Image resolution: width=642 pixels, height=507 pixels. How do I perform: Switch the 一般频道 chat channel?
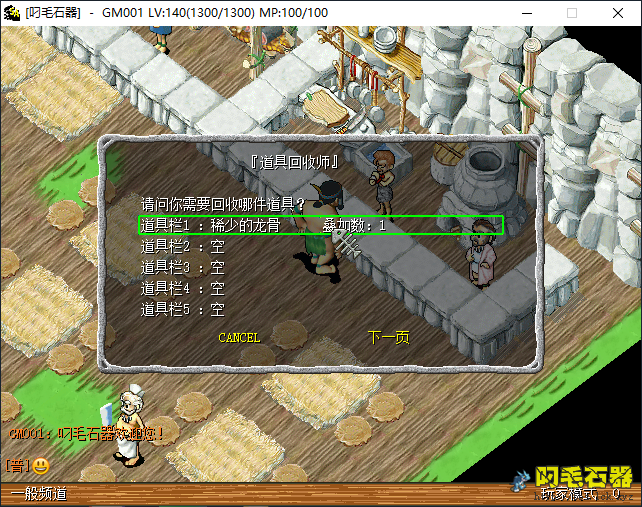coord(38,494)
